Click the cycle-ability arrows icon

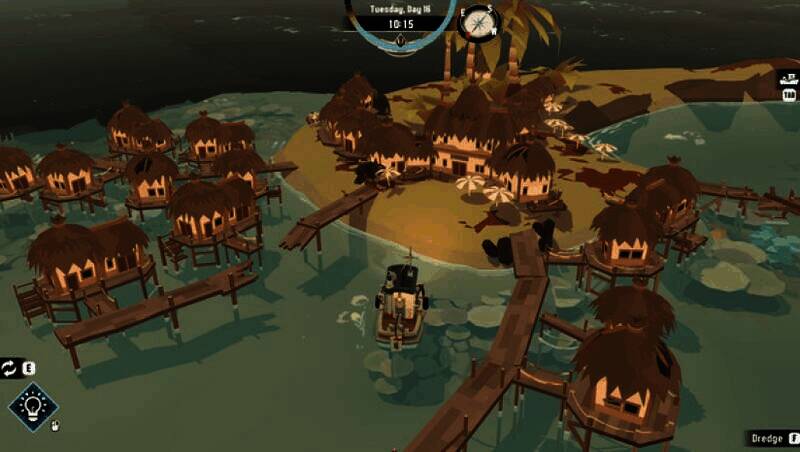(9, 368)
